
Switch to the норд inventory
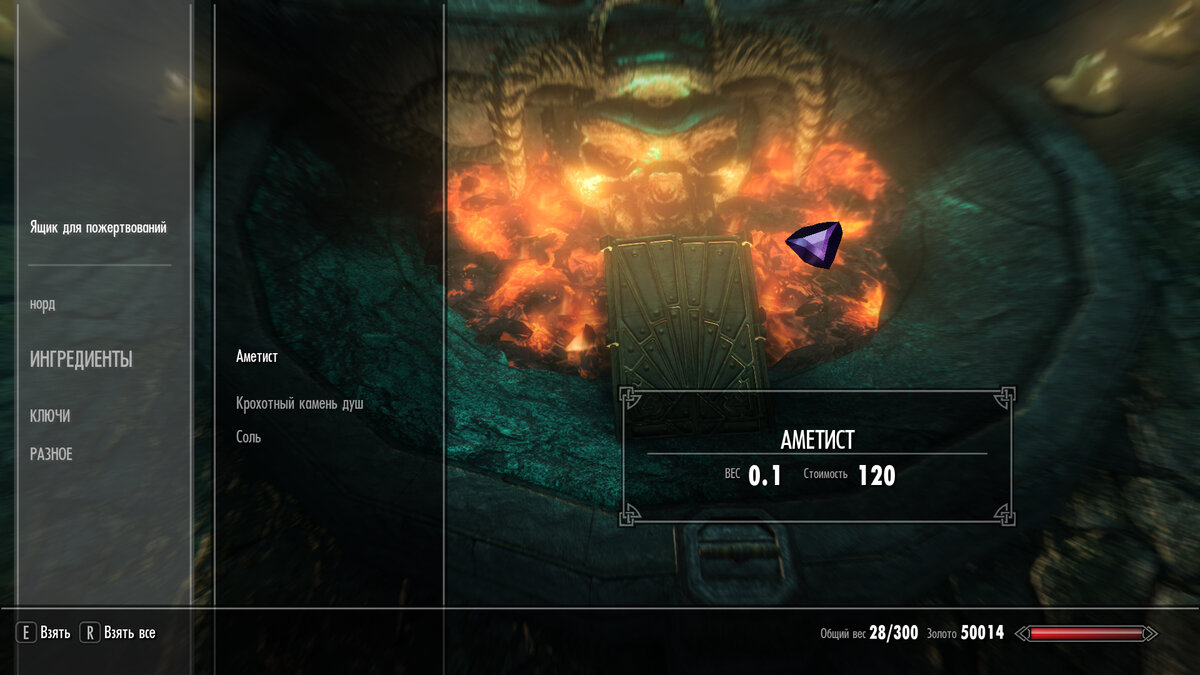click(43, 305)
